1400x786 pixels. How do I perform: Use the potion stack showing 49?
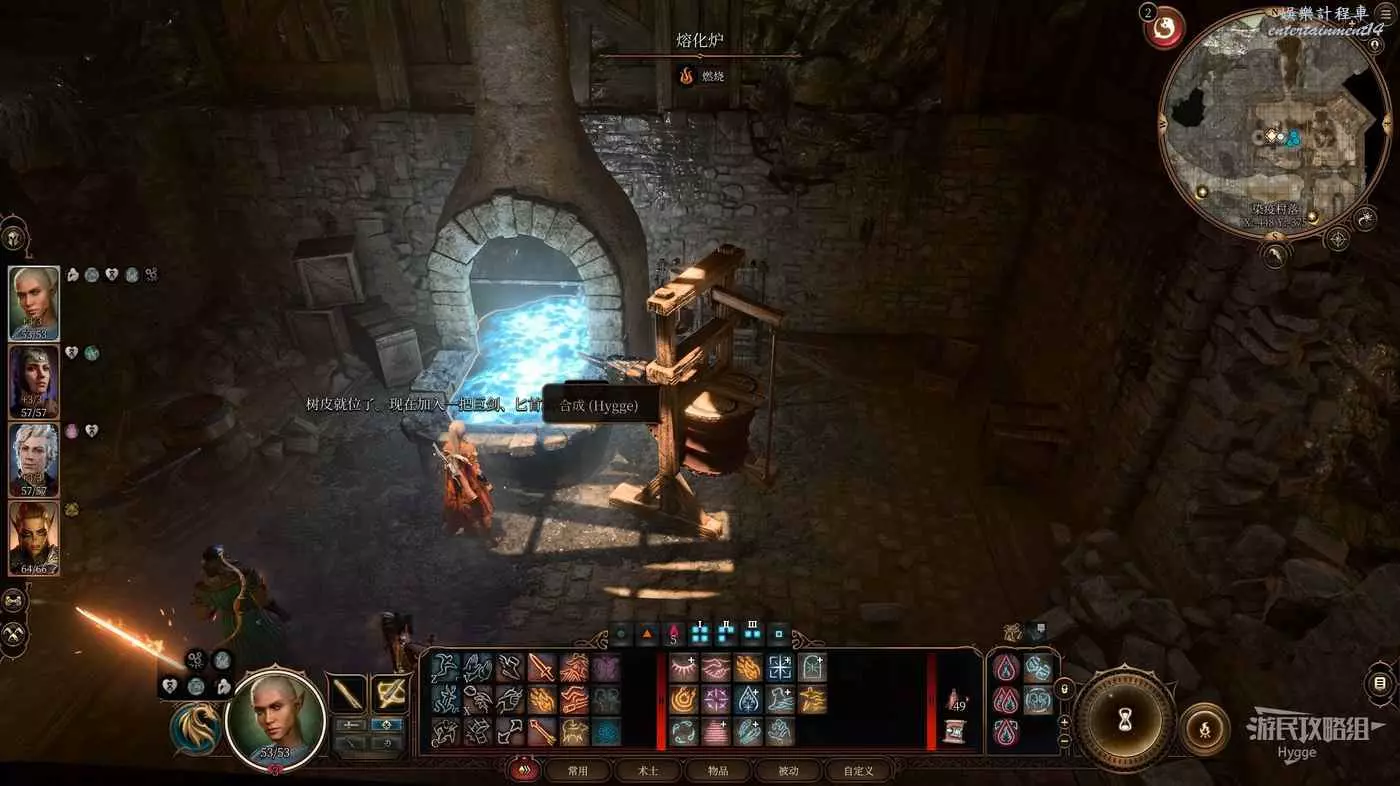click(955, 701)
